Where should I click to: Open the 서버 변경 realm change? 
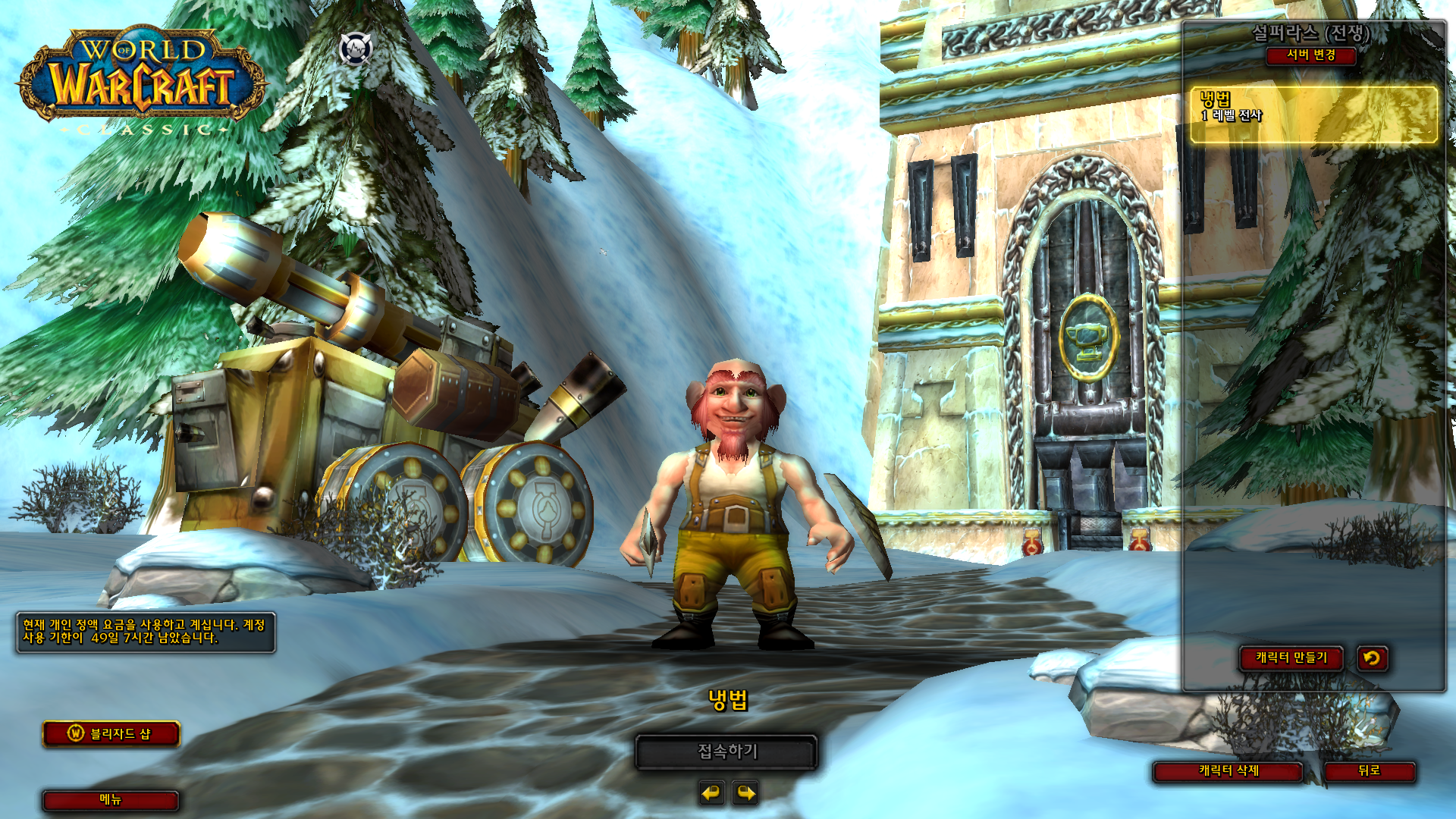click(x=1310, y=55)
